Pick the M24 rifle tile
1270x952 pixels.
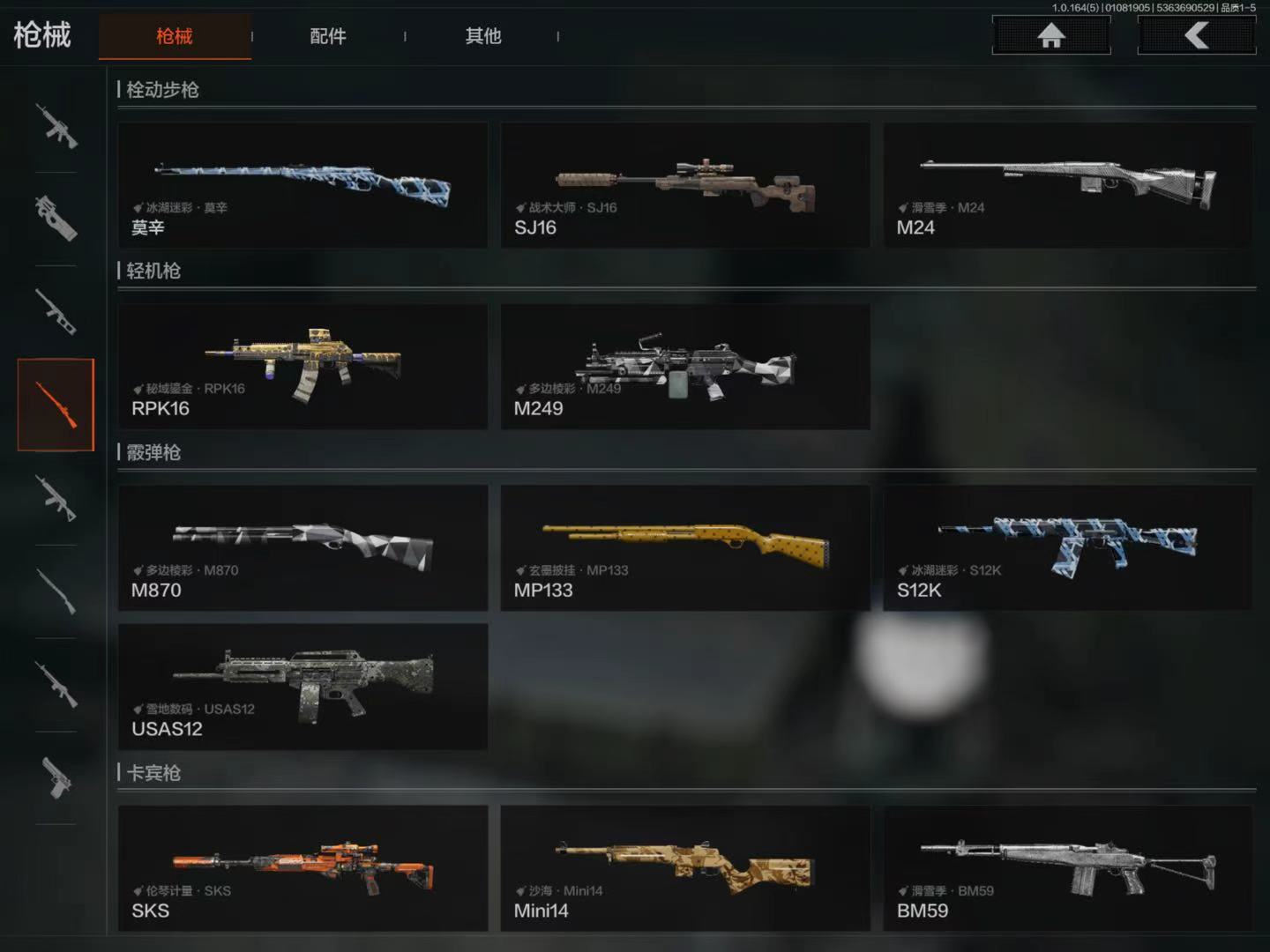1067,185
